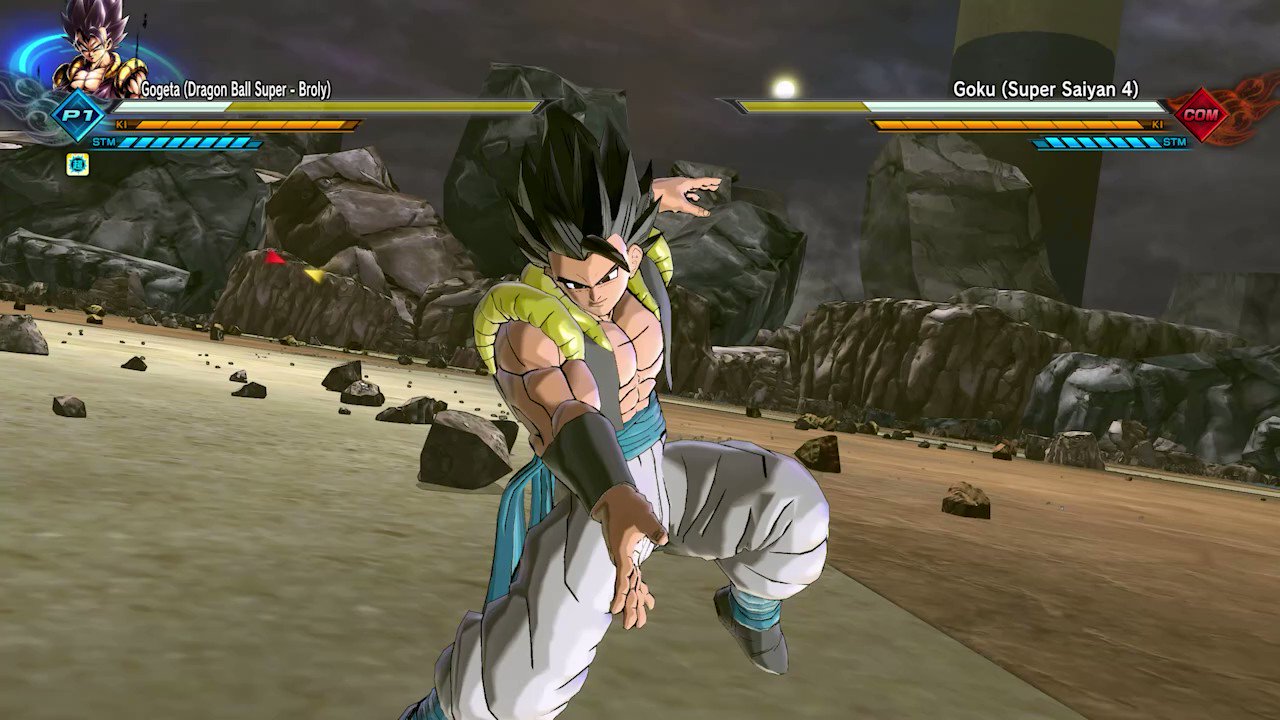Select the Gogeta (Dragon Ball Super - Broly) name label
This screenshot has height=720, width=1280.
click(235, 90)
